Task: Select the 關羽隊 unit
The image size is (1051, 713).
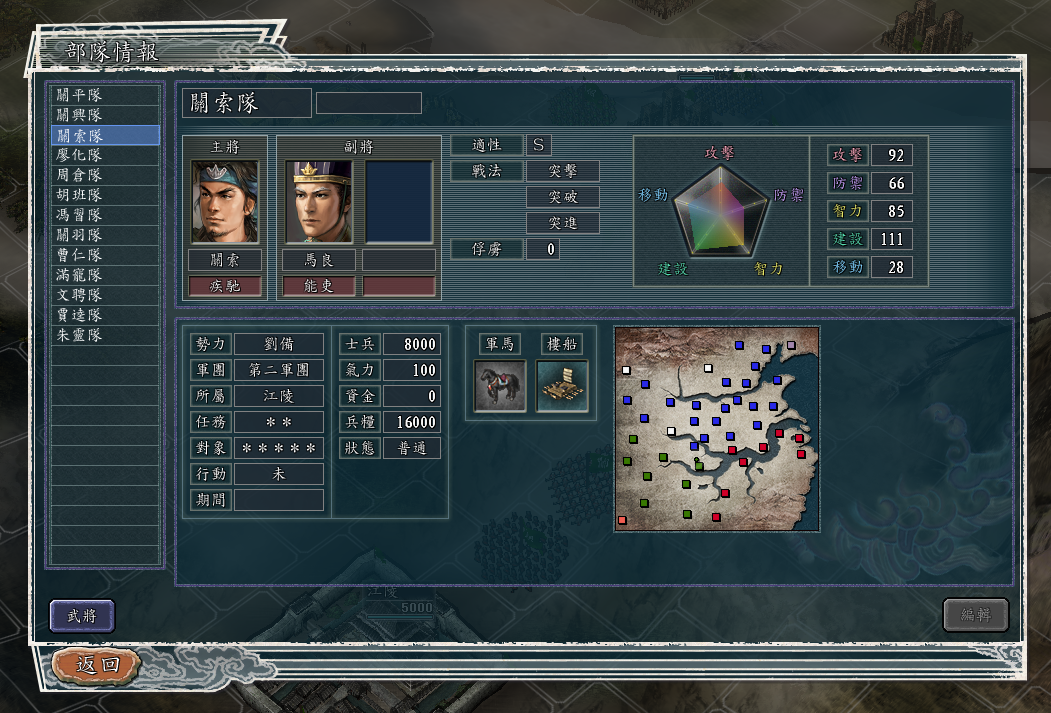Action: (105, 235)
